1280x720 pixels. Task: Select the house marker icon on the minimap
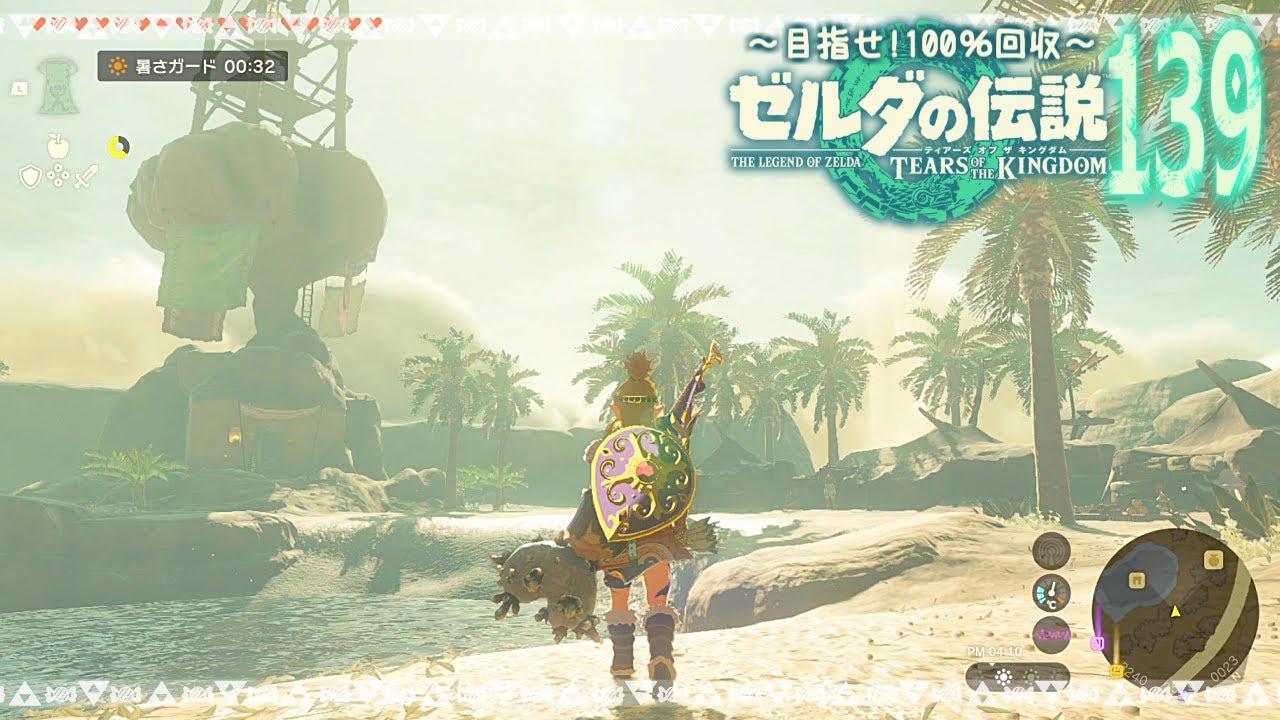coord(1137,580)
